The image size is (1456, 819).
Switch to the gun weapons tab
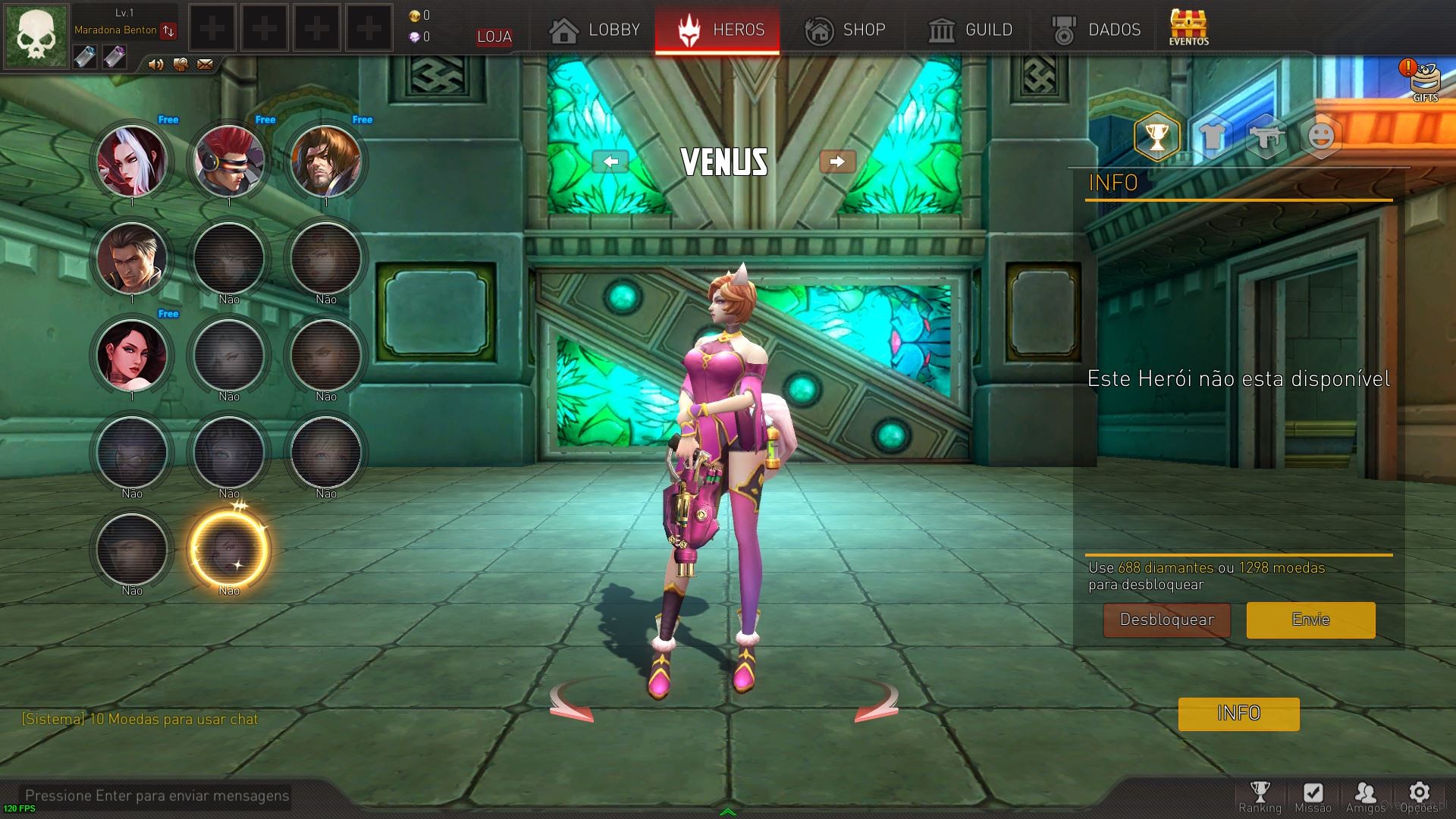[1266, 137]
